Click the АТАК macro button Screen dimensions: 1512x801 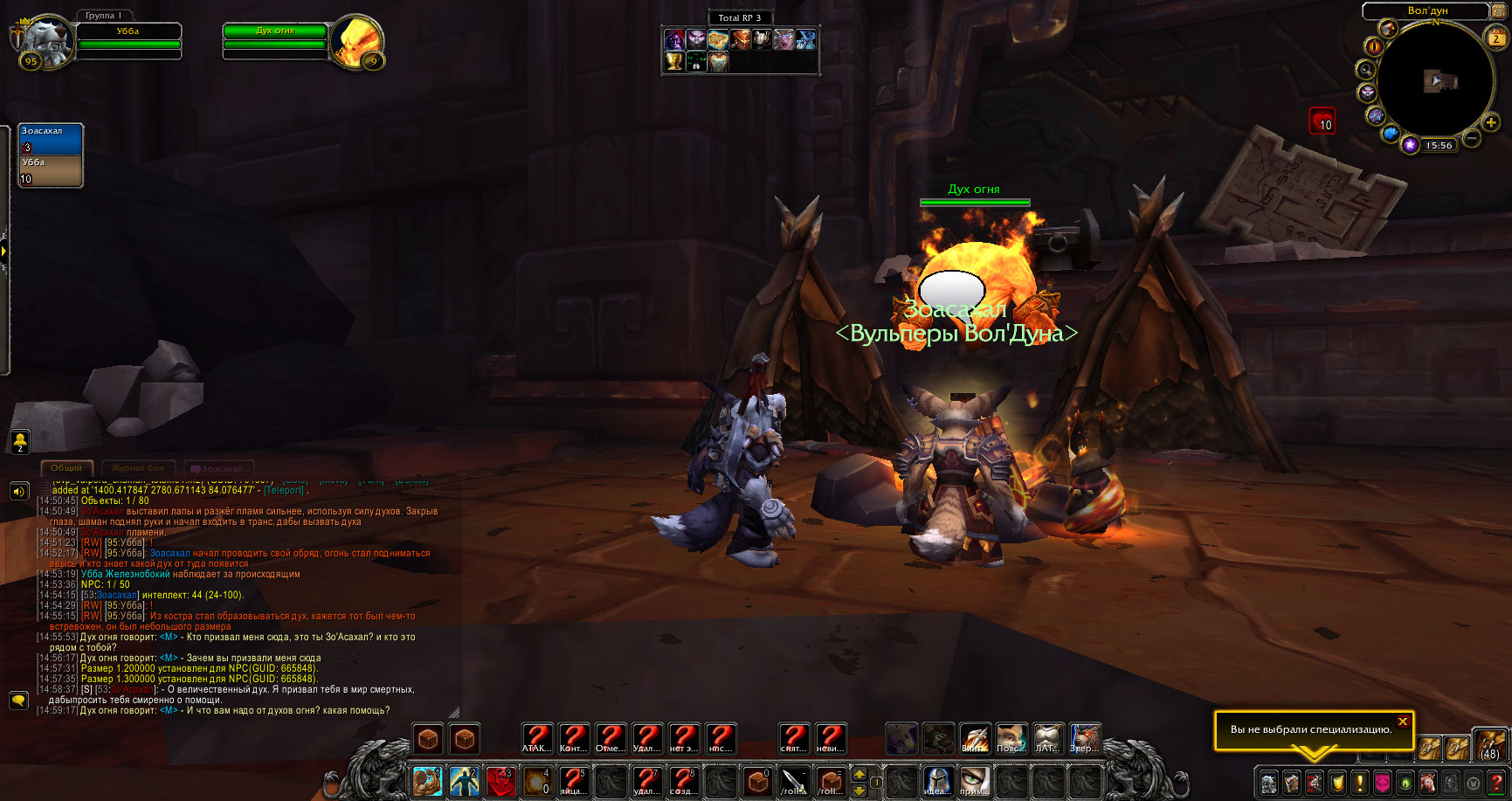(537, 740)
